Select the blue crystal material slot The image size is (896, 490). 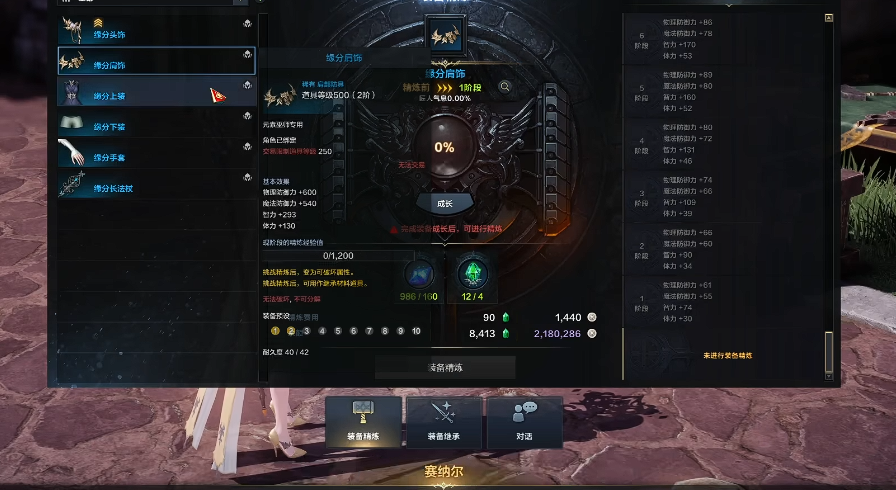pyautogui.click(x=419, y=273)
